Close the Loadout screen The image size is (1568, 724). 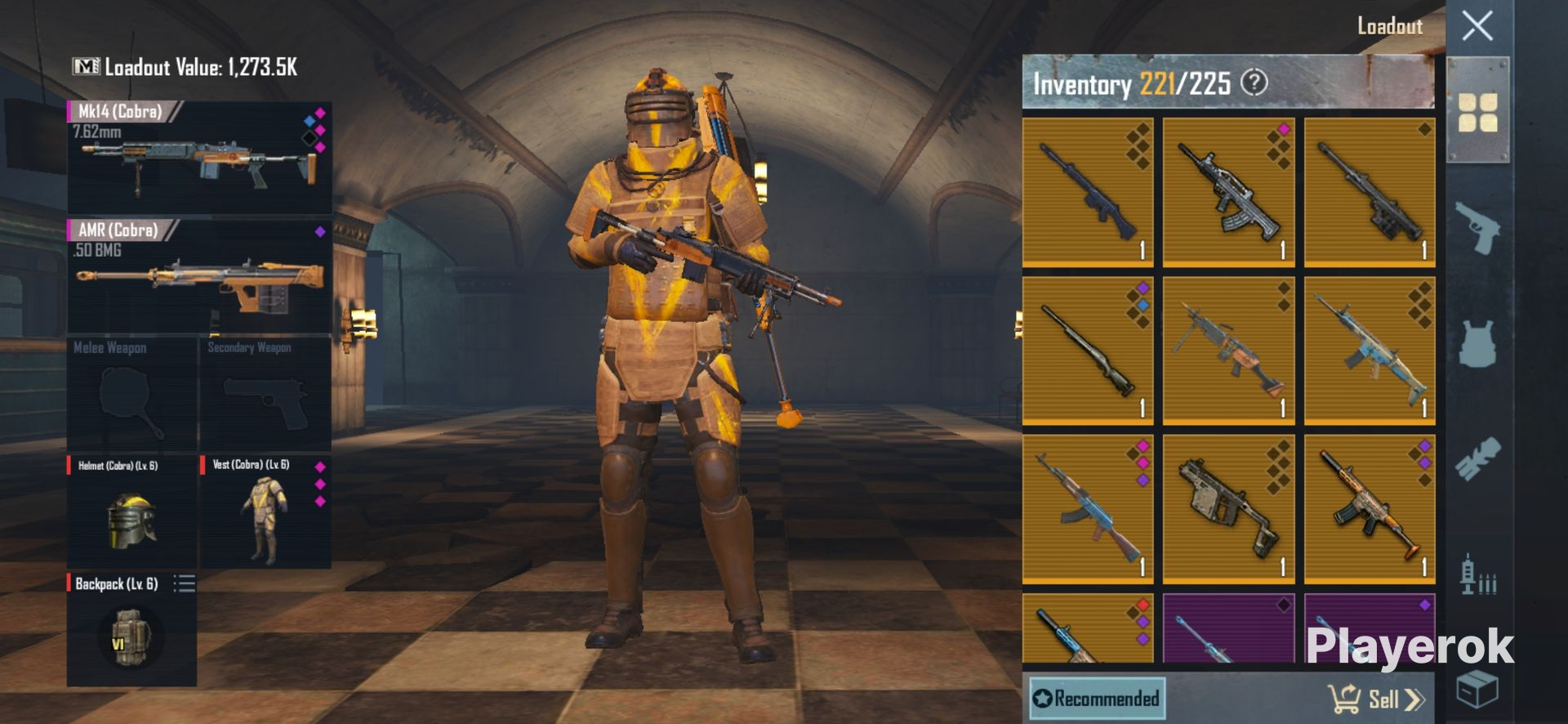point(1477,26)
